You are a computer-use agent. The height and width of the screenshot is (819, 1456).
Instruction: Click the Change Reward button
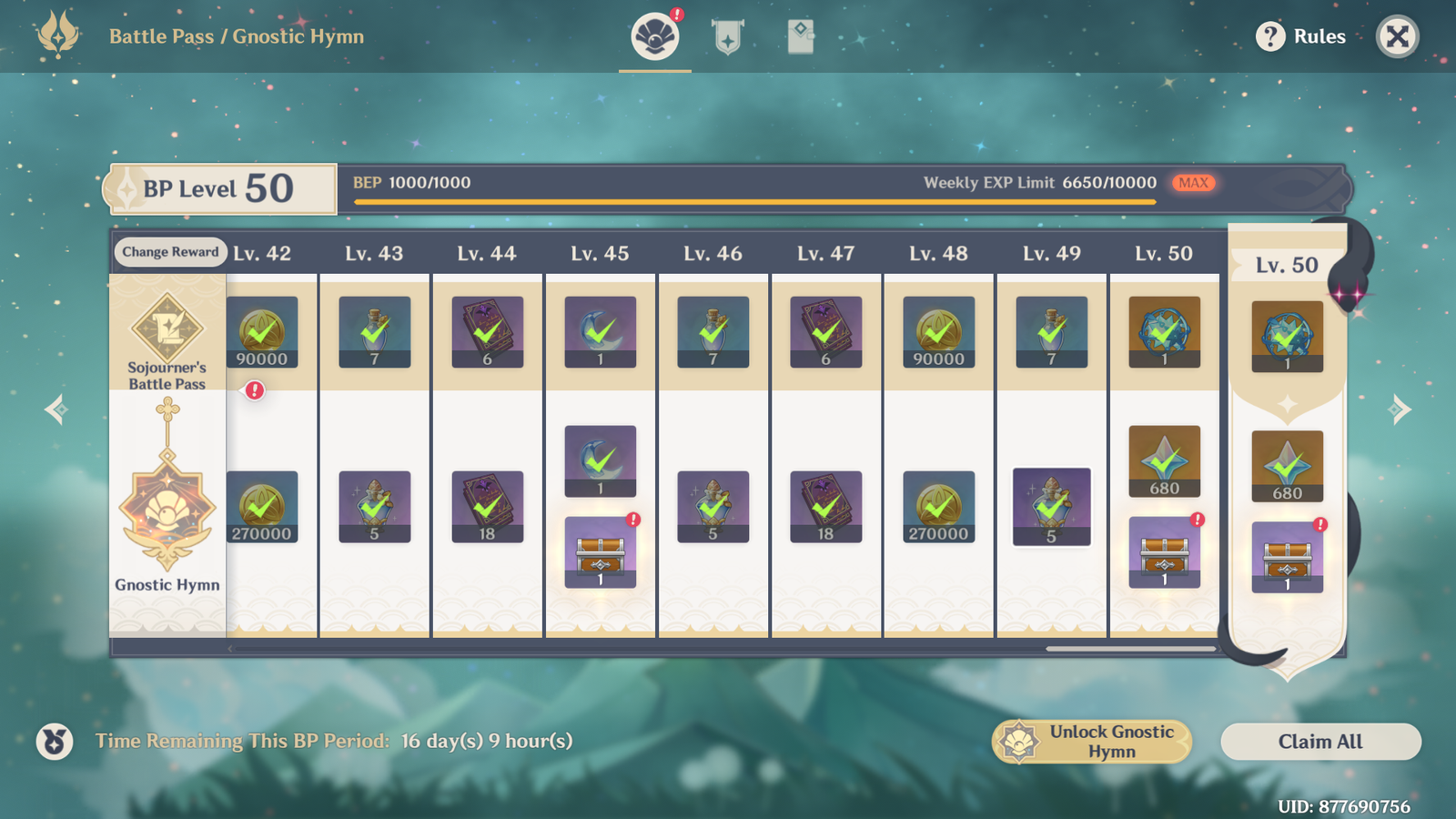tap(170, 252)
